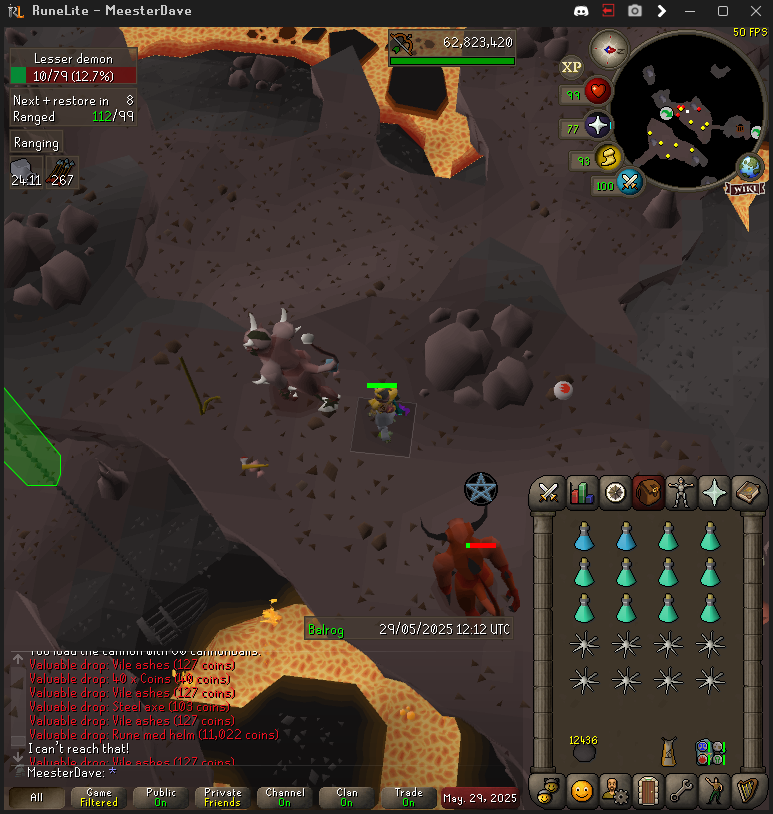Viewport: 773px width, 814px height.
Task: Activate the special attack orb
Action: pyautogui.click(x=630, y=183)
